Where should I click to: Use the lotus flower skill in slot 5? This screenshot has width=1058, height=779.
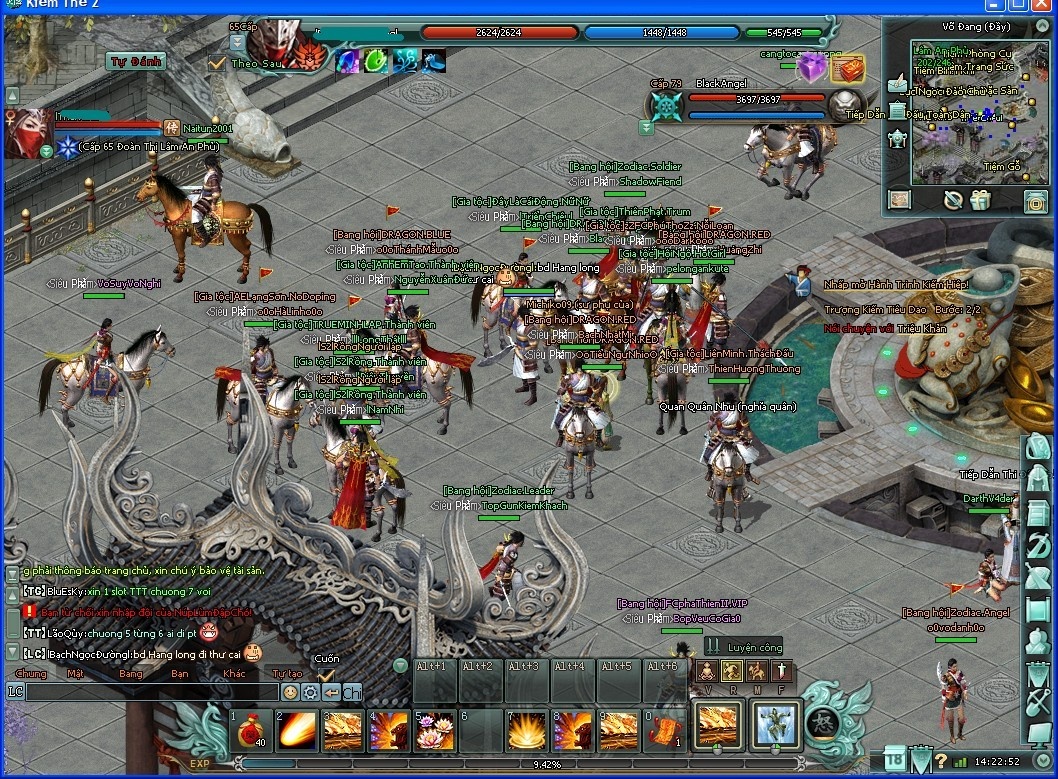[x=433, y=730]
